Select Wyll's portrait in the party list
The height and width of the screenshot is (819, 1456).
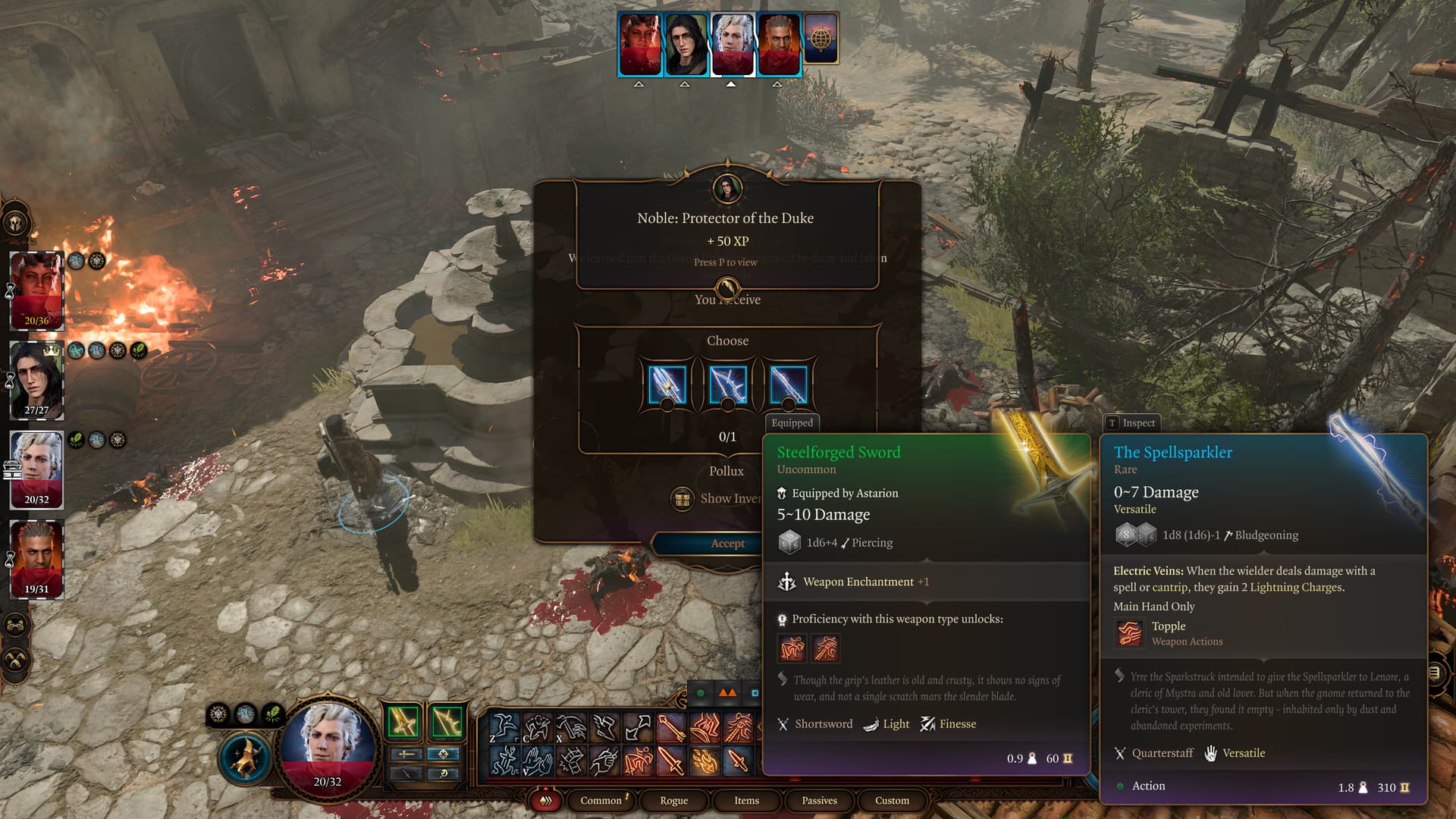point(36,559)
